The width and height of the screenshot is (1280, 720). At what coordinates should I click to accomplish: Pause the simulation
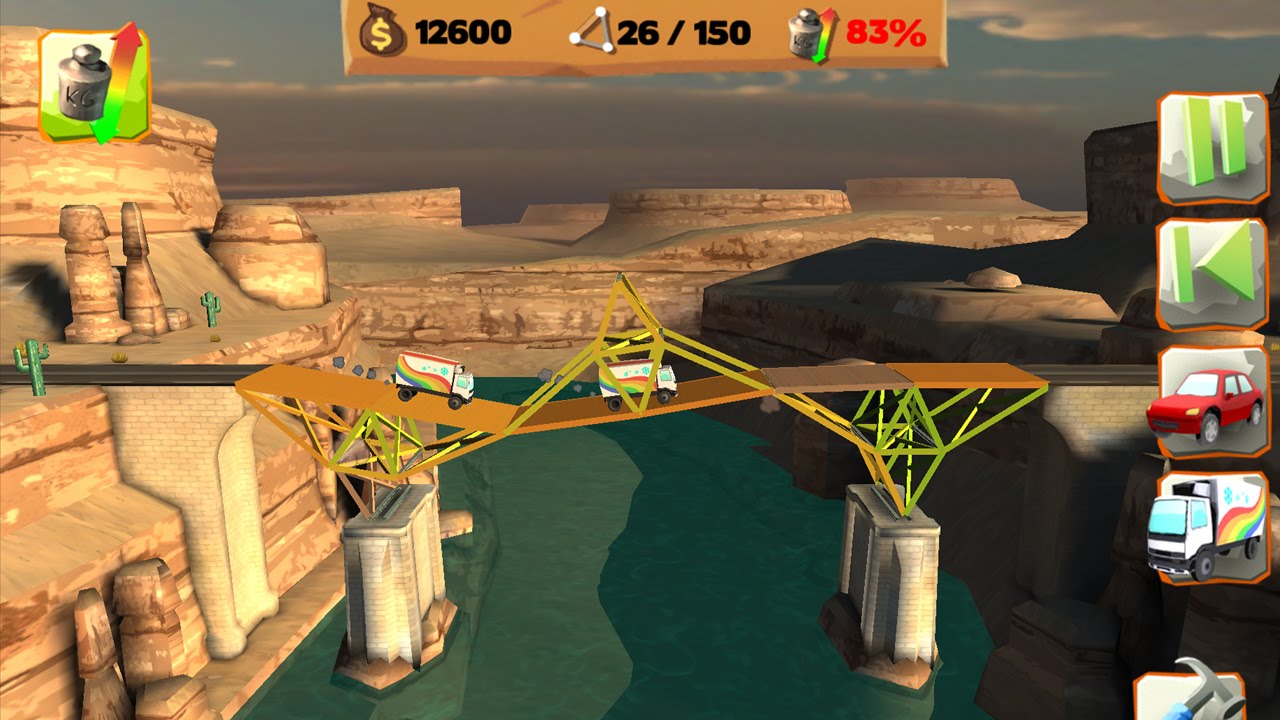pos(1213,146)
